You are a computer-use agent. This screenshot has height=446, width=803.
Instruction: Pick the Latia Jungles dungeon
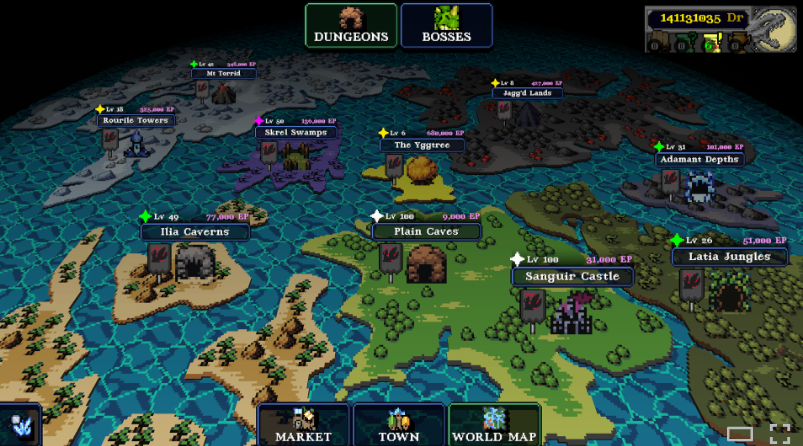click(729, 257)
